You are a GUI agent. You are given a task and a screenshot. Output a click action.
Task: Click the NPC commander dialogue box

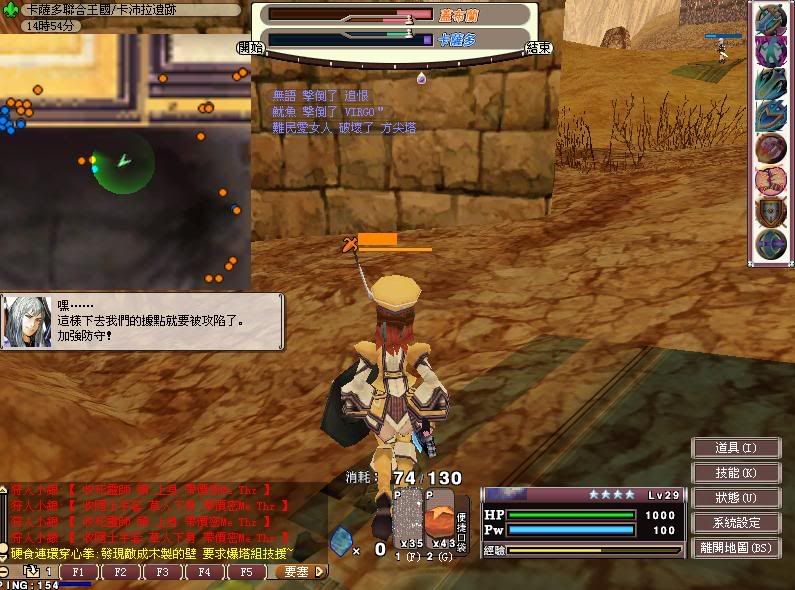point(141,320)
